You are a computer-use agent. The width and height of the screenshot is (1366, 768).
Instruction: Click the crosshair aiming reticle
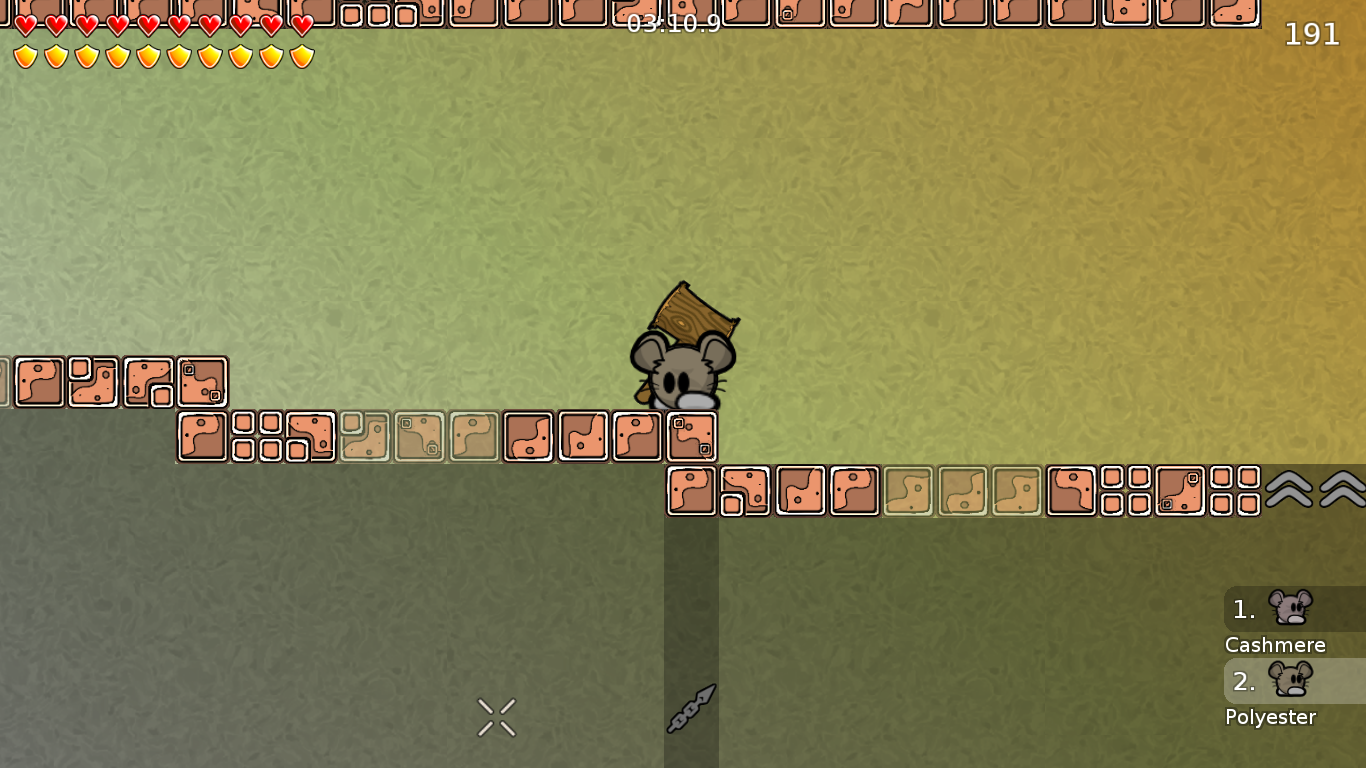pyautogui.click(x=496, y=716)
